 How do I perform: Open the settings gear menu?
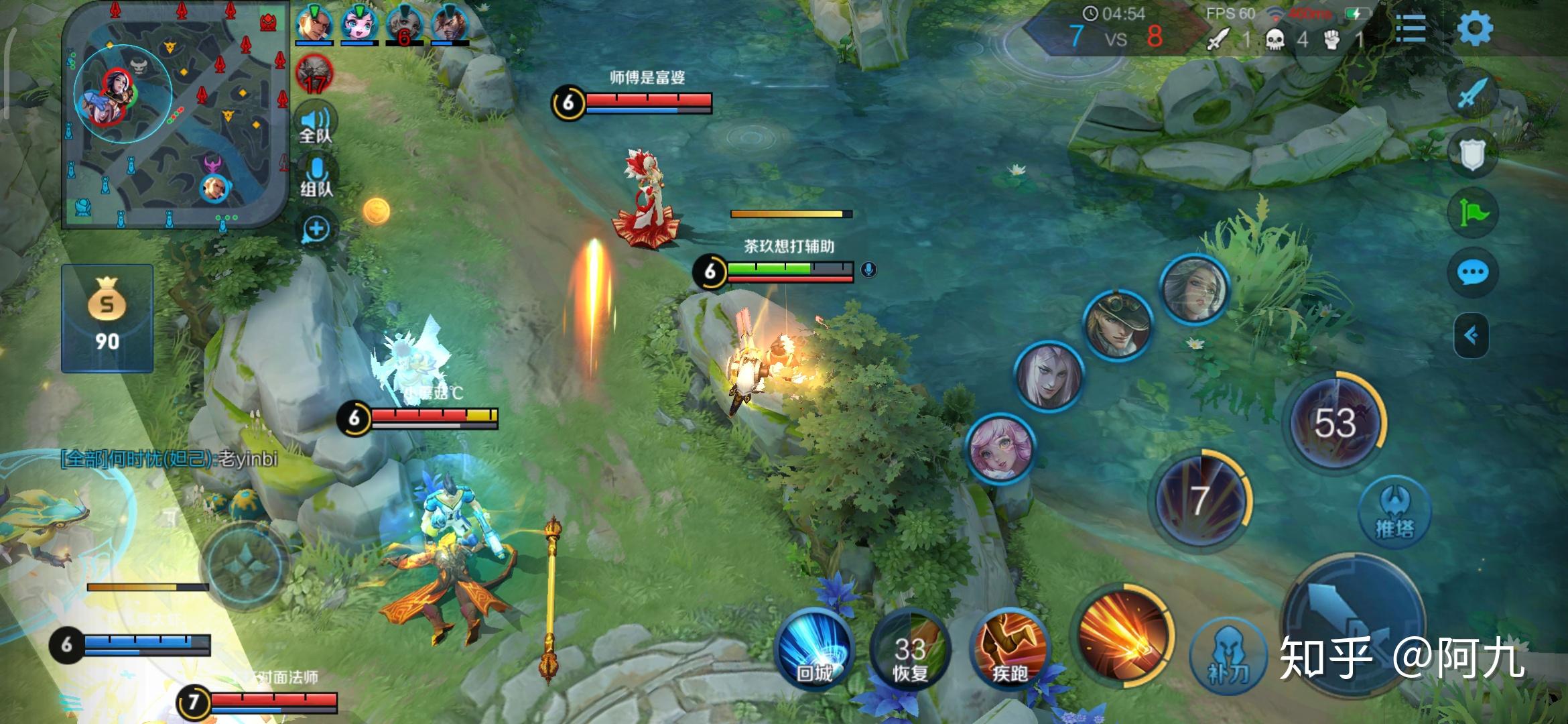1474,29
